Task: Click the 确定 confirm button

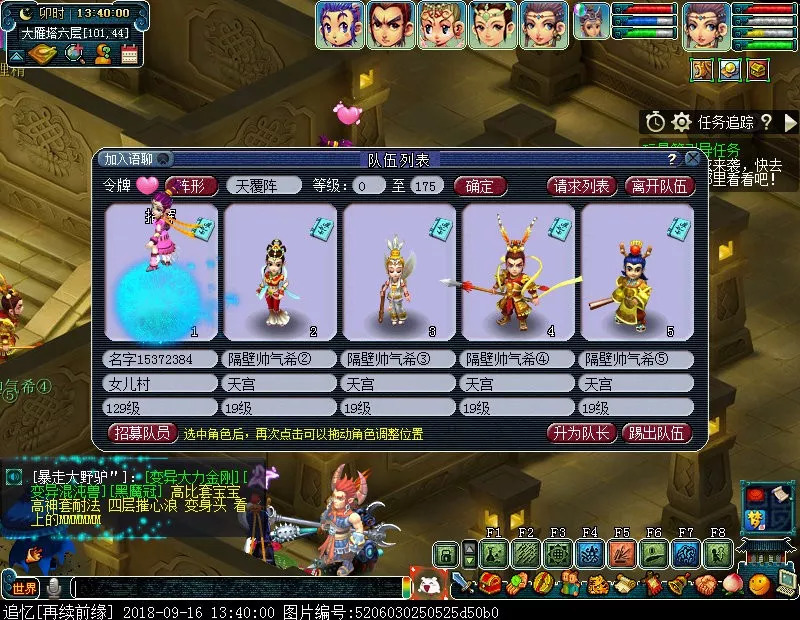Action: (x=480, y=186)
